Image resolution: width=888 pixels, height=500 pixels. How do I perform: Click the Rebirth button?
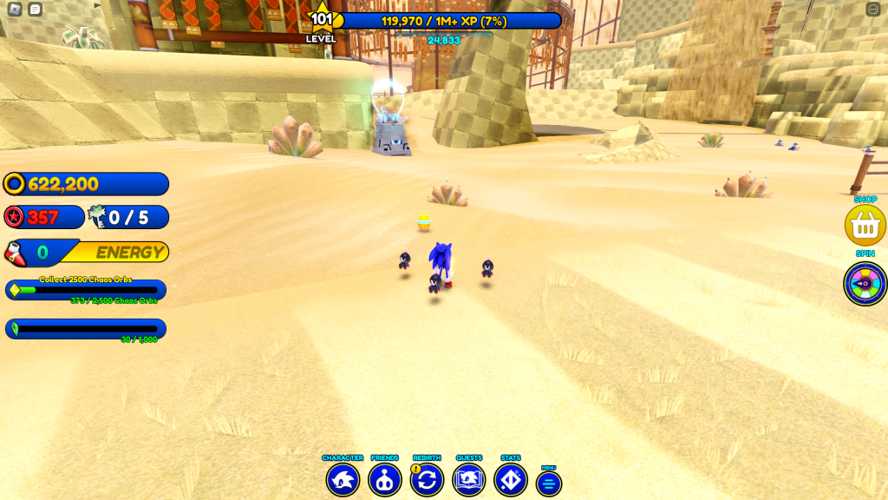pyautogui.click(x=427, y=480)
